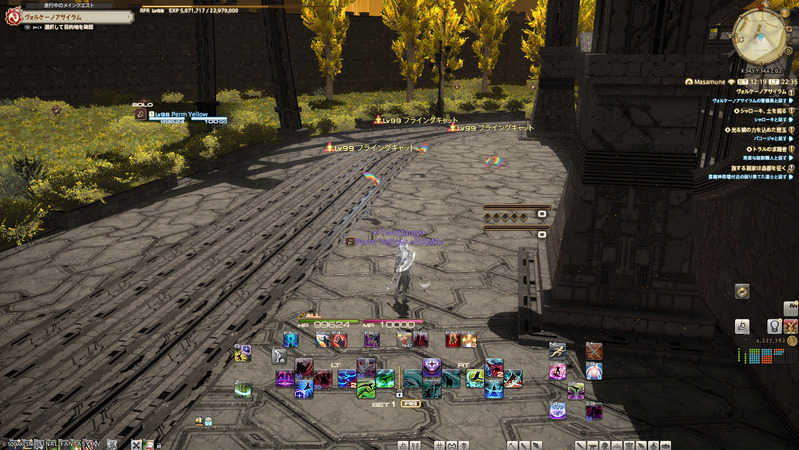
Task: Click the lightbulb-shaped notification icon
Action: click(x=773, y=326)
